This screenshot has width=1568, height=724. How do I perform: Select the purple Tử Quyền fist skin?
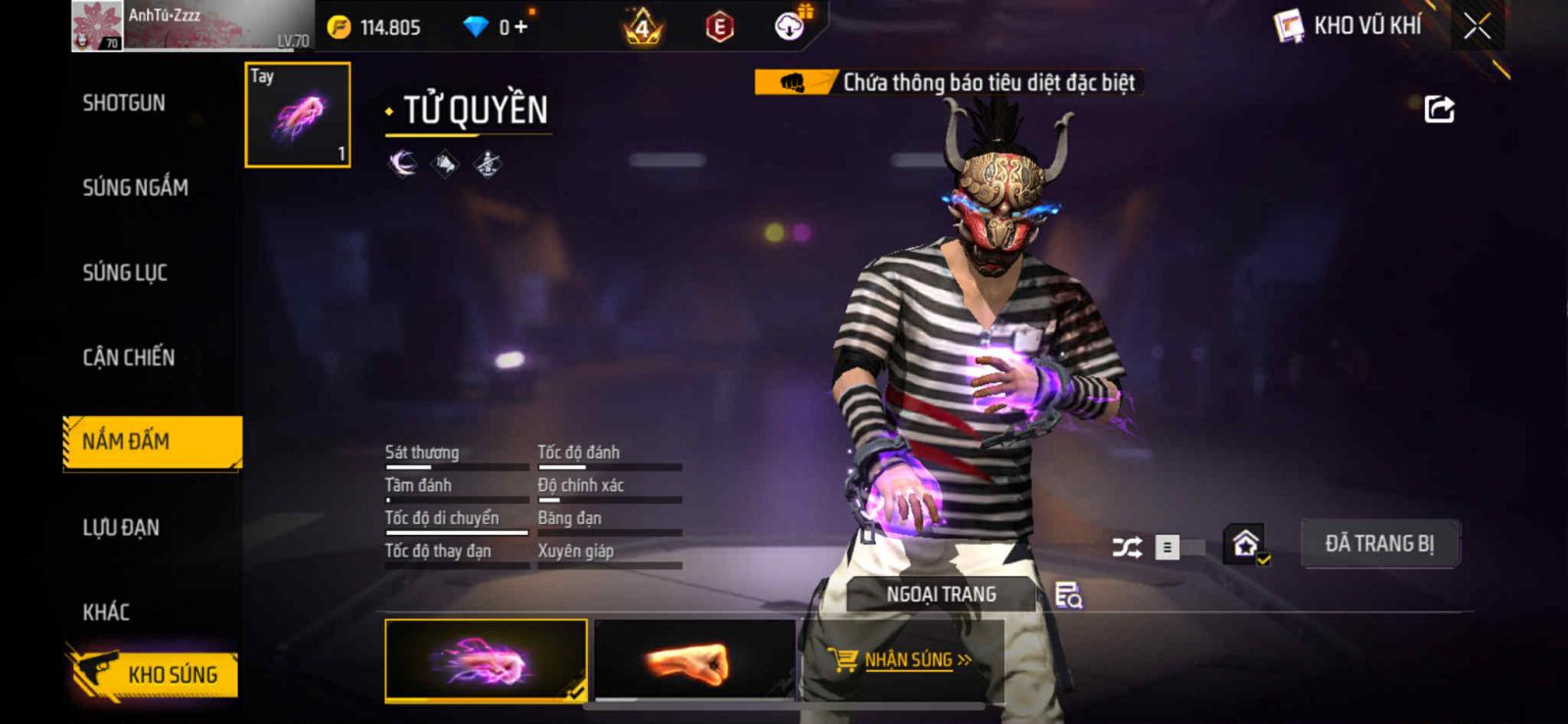point(486,661)
